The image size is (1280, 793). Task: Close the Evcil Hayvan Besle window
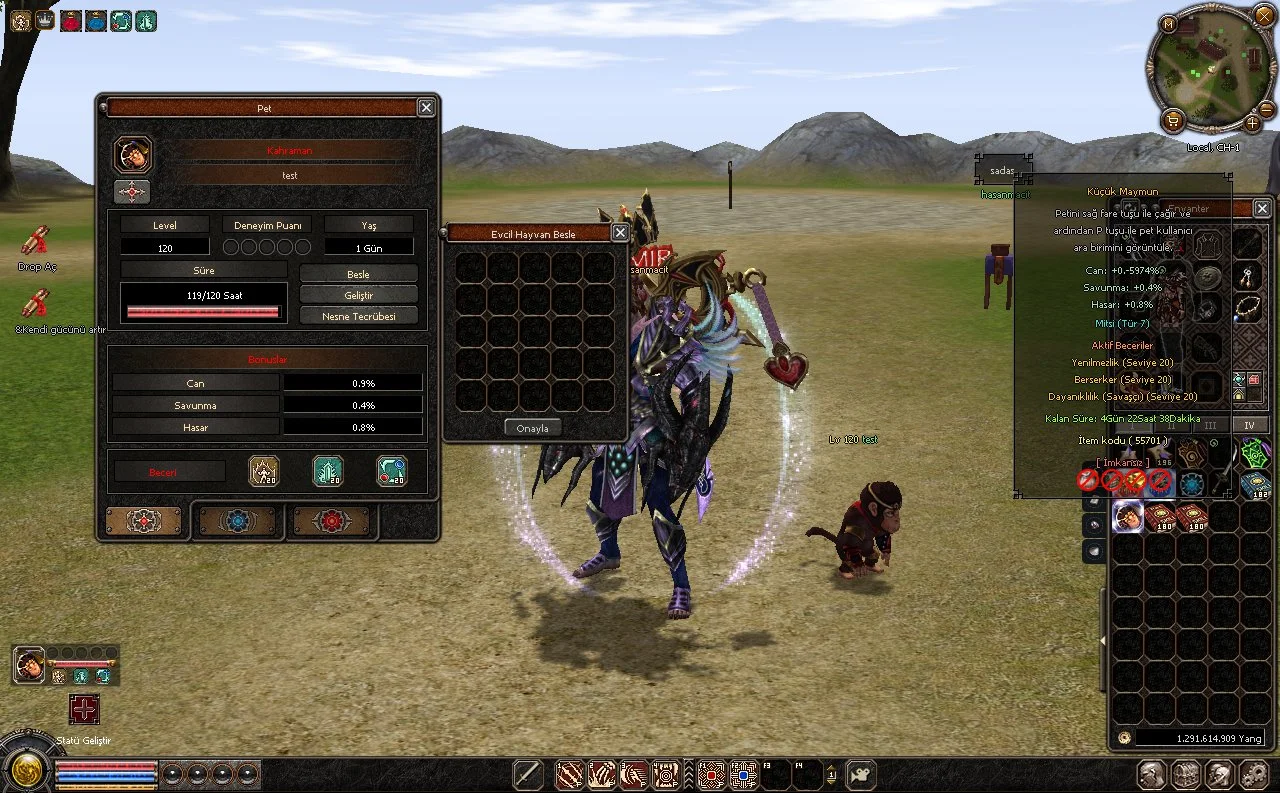click(620, 233)
